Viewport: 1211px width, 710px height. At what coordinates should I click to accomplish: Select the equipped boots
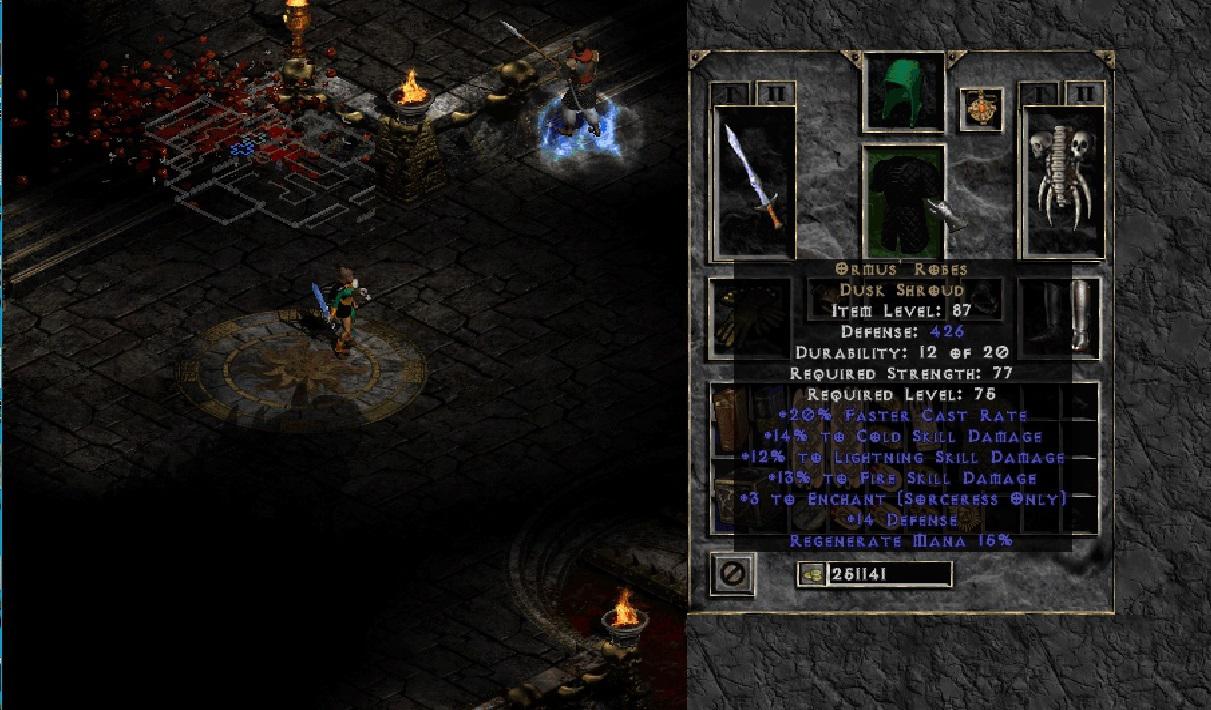(1060, 315)
